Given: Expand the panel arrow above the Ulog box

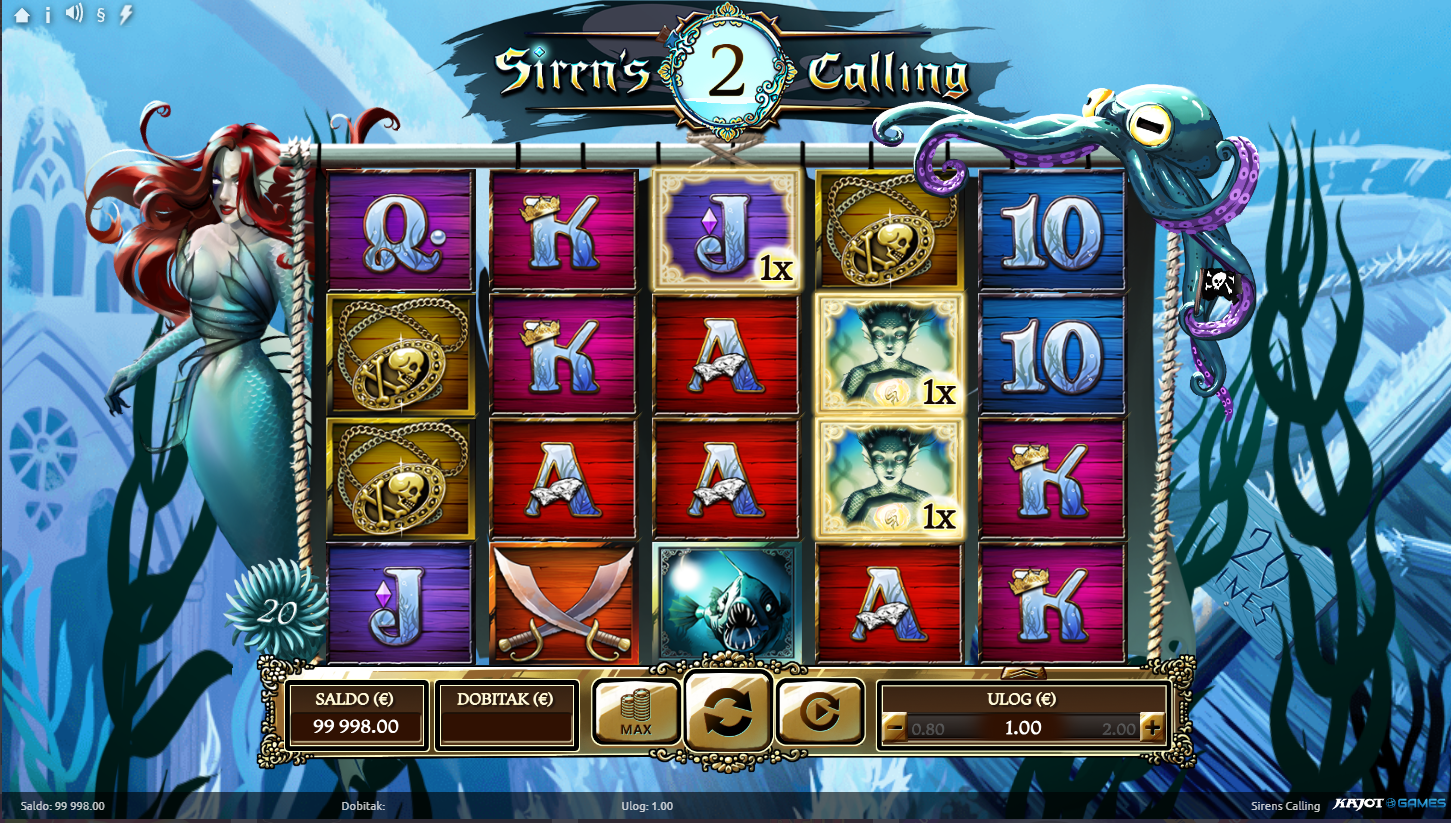Looking at the screenshot, I should pyautogui.click(x=1023, y=672).
